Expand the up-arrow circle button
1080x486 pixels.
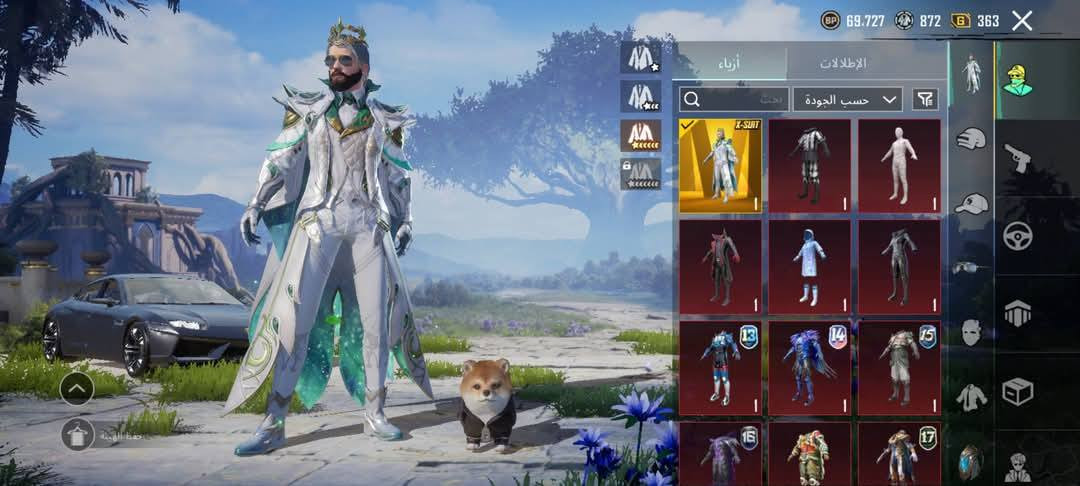[x=77, y=388]
